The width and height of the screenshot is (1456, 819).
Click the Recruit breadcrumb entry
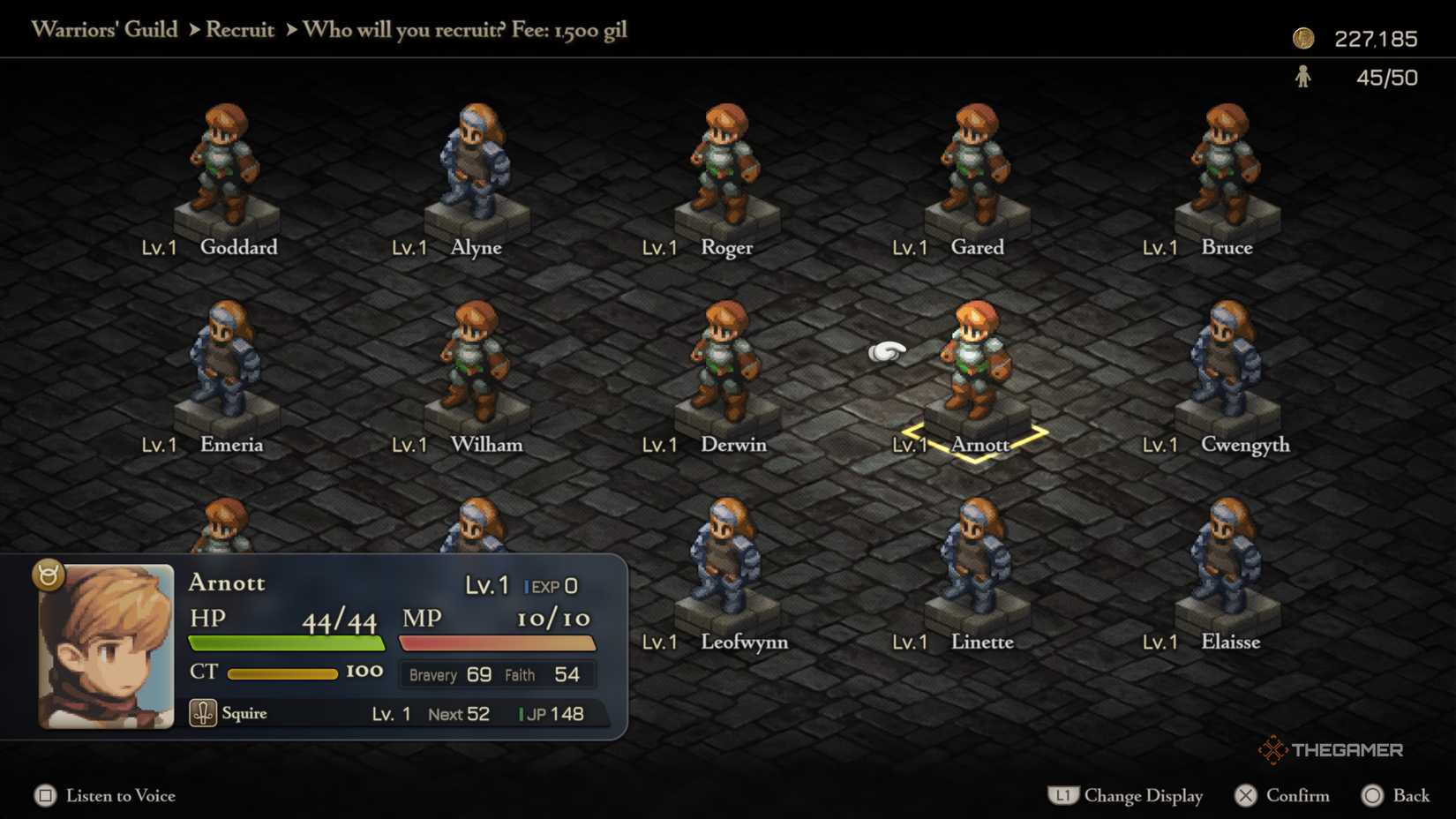(x=239, y=29)
